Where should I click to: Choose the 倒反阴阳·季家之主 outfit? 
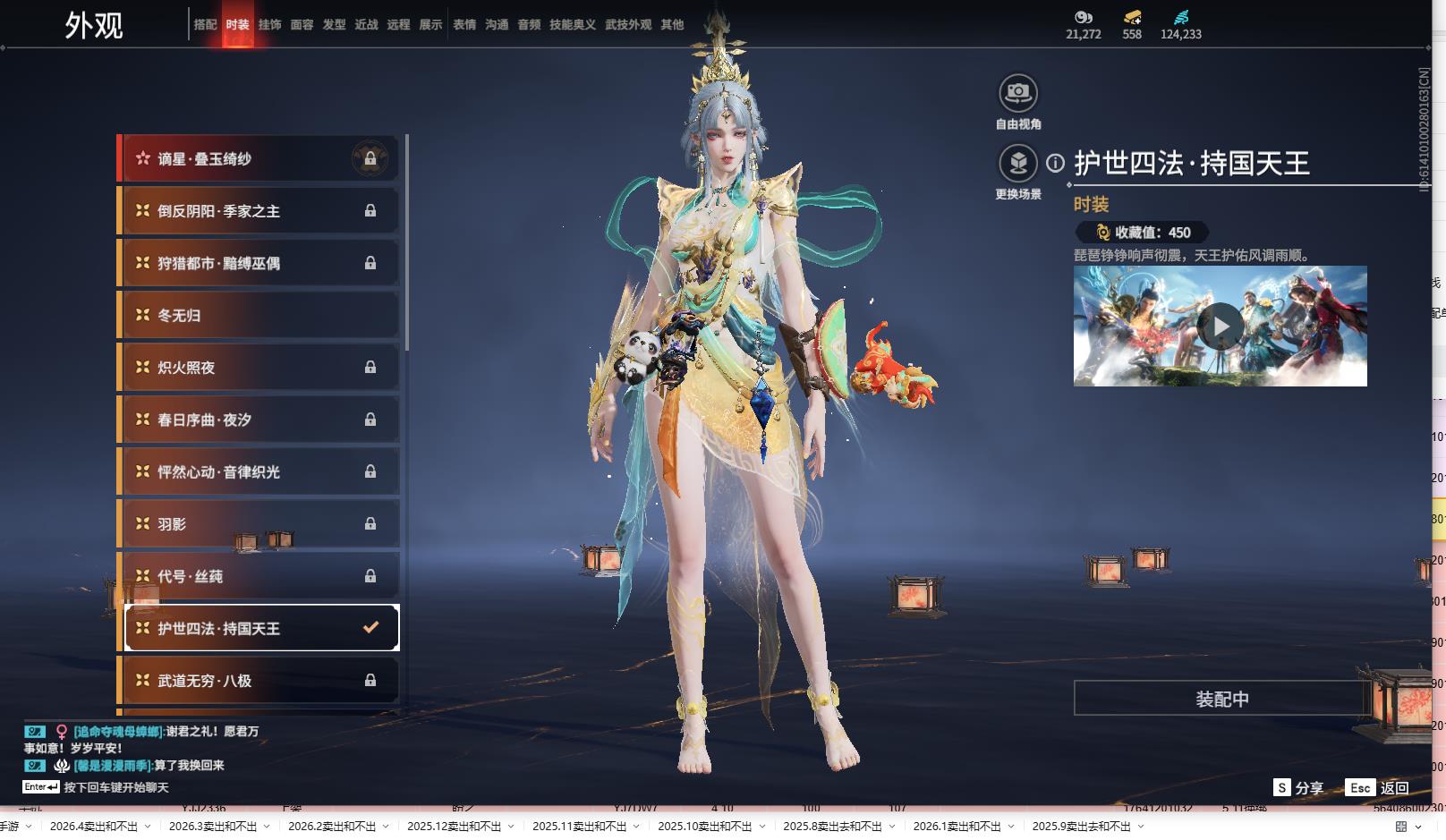259,211
